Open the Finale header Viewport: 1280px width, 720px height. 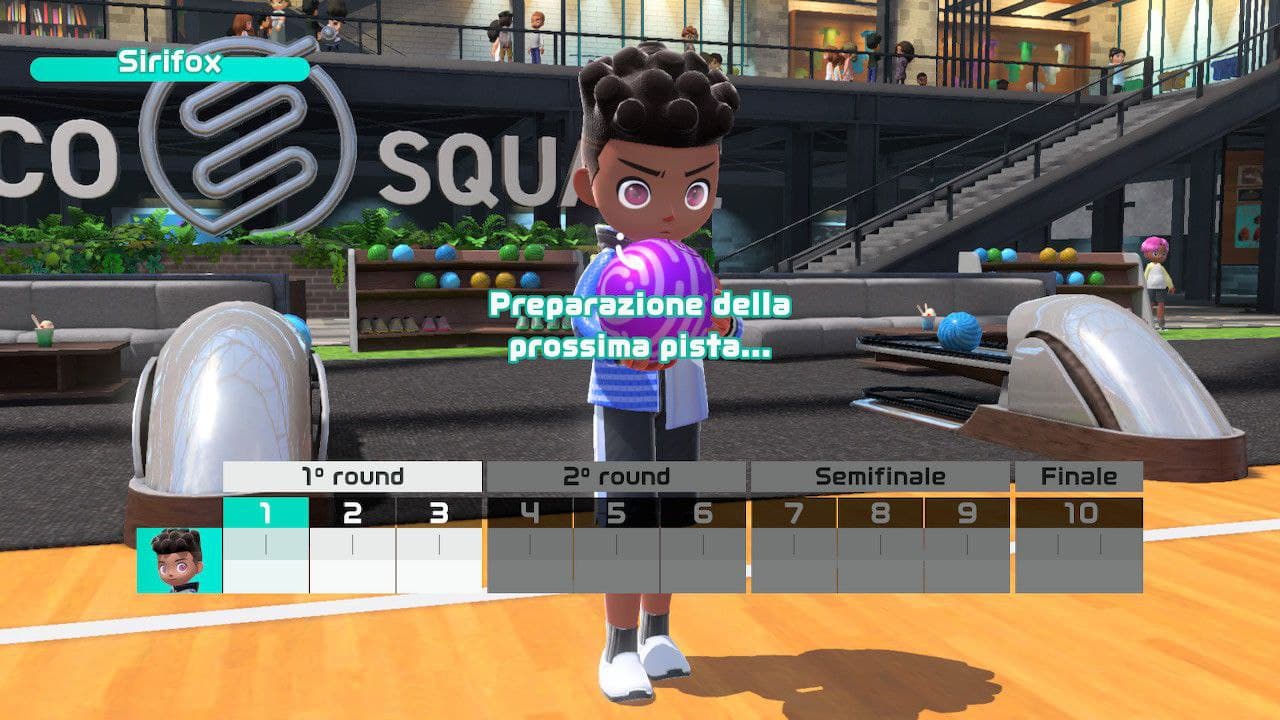1078,477
